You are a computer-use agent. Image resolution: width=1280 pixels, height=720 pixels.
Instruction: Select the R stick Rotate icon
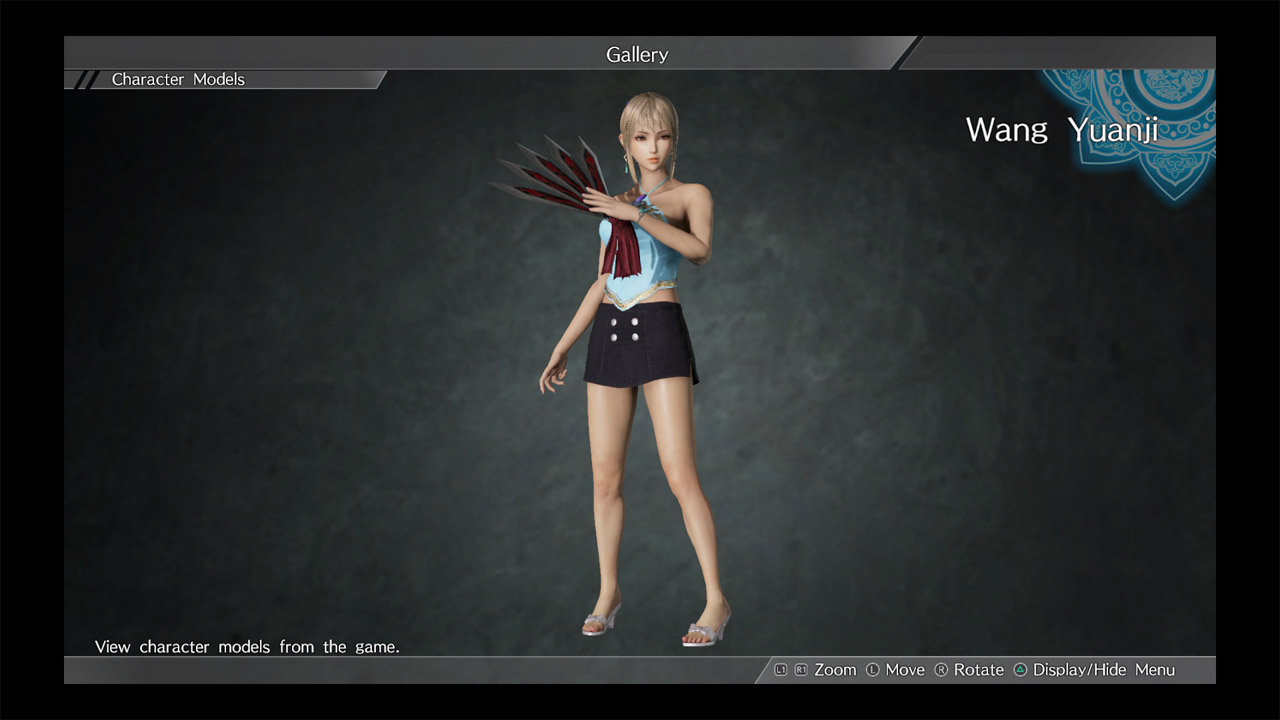click(x=944, y=670)
